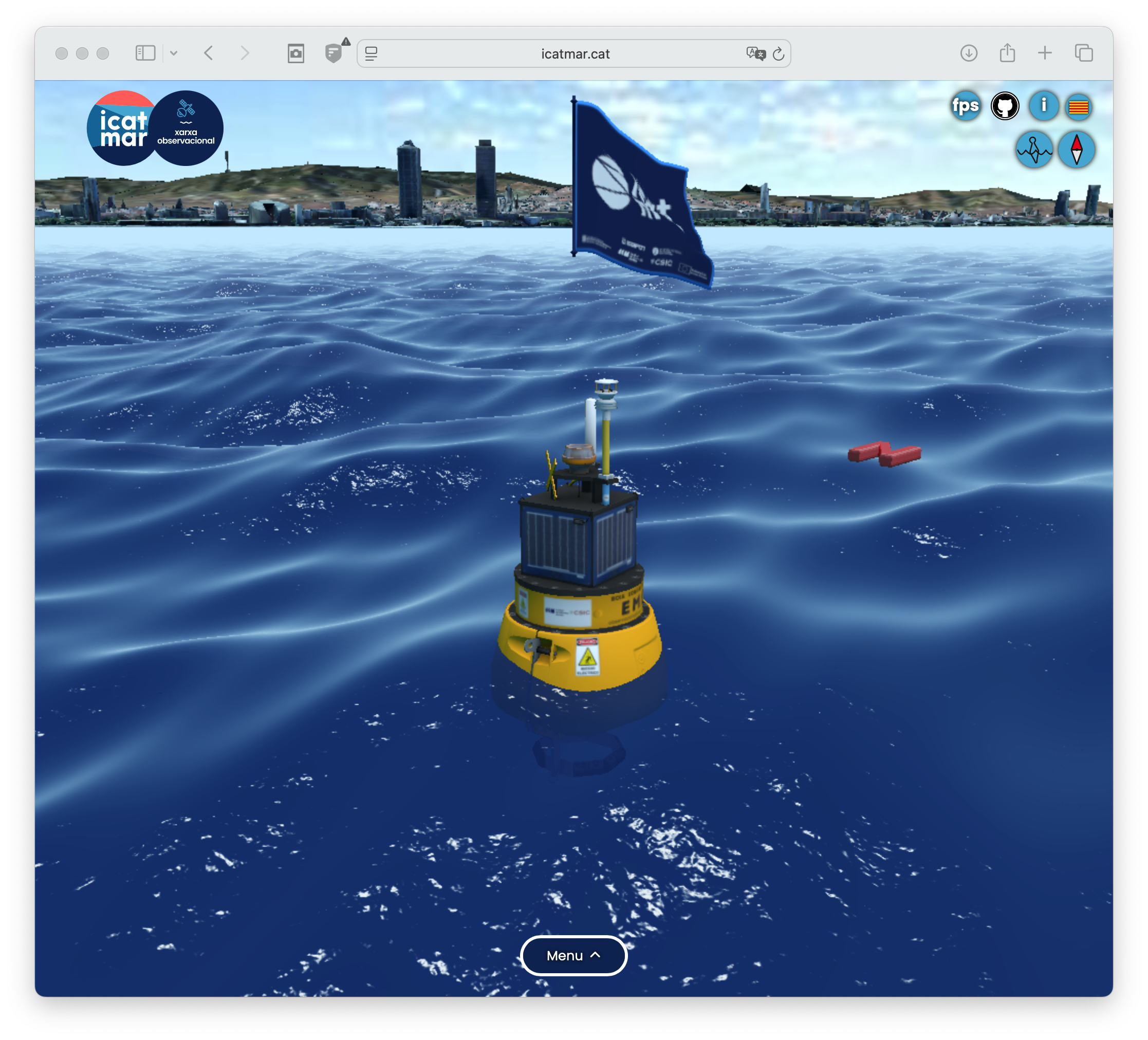Screen dimensions: 1148x1040
Task: Show the info panel
Action: click(x=1043, y=106)
